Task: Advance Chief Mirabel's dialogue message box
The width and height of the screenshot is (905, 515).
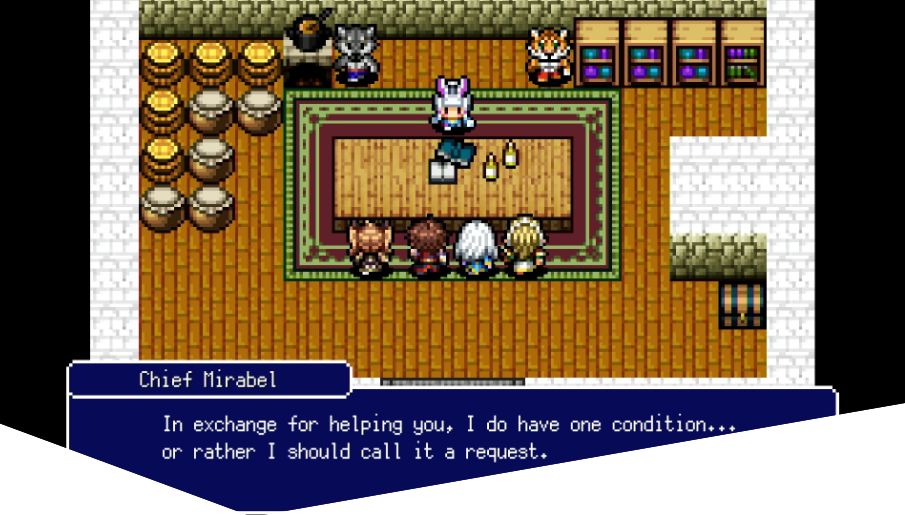Action: [450, 435]
